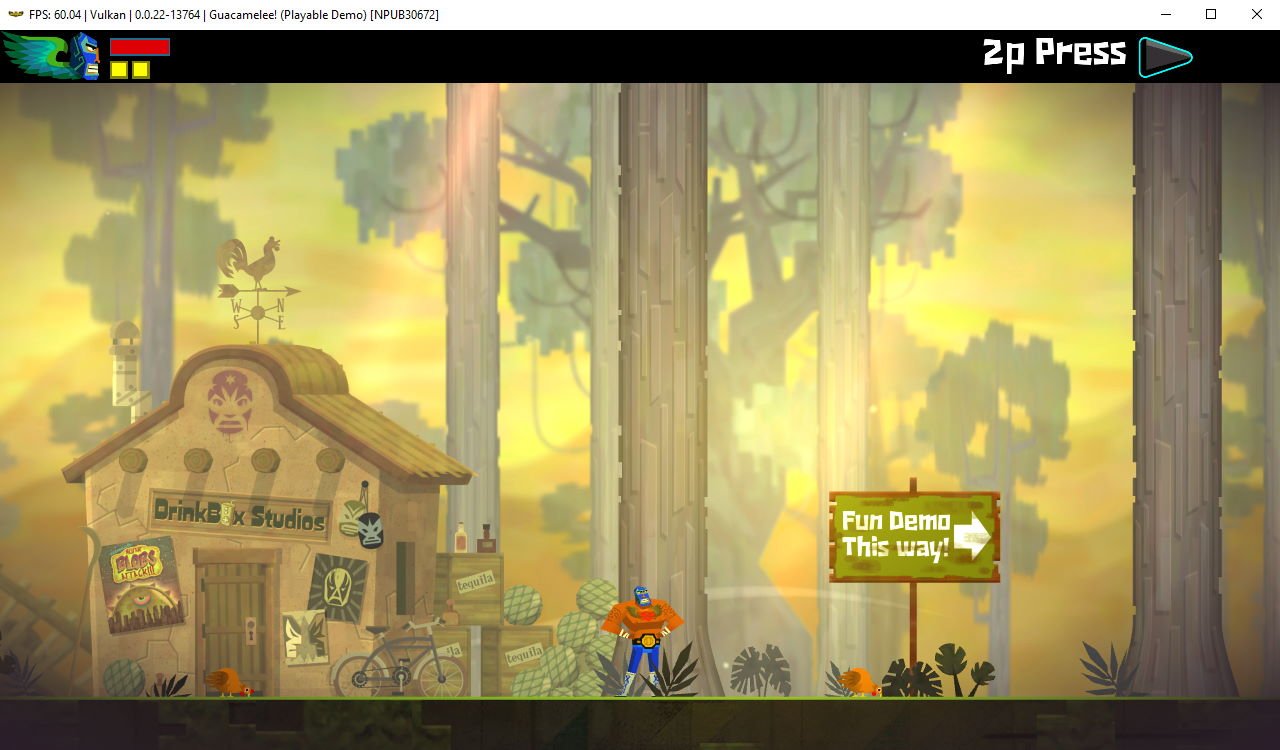Toggle the first yellow ability square
The width and height of the screenshot is (1280, 750).
[119, 71]
